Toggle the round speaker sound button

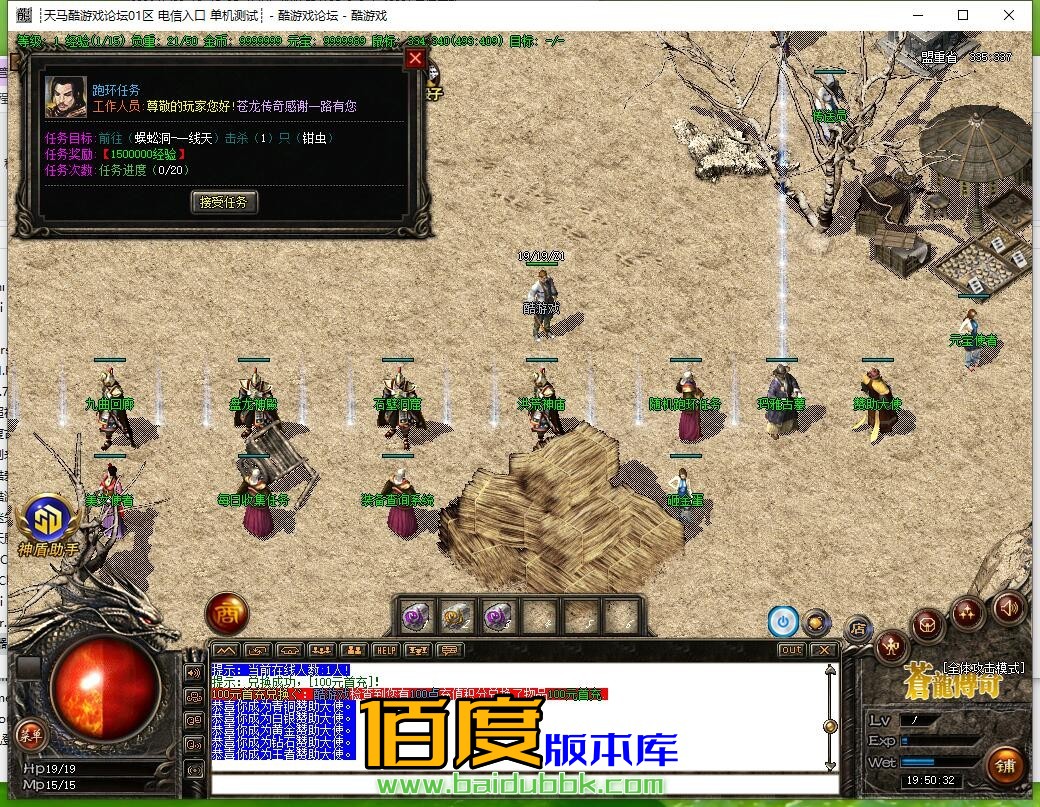pos(1008,606)
